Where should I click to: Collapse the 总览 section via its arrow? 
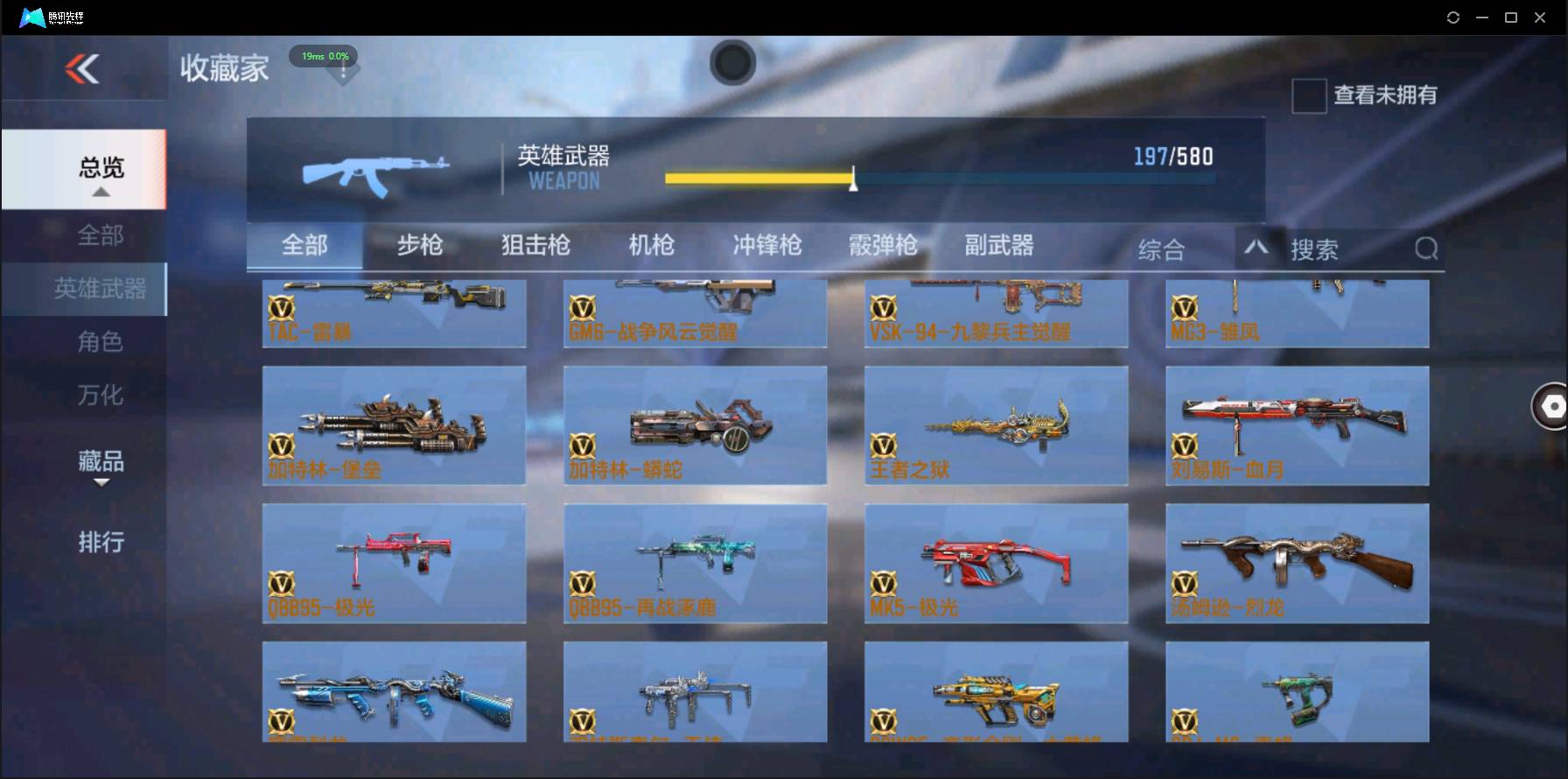pos(102,194)
